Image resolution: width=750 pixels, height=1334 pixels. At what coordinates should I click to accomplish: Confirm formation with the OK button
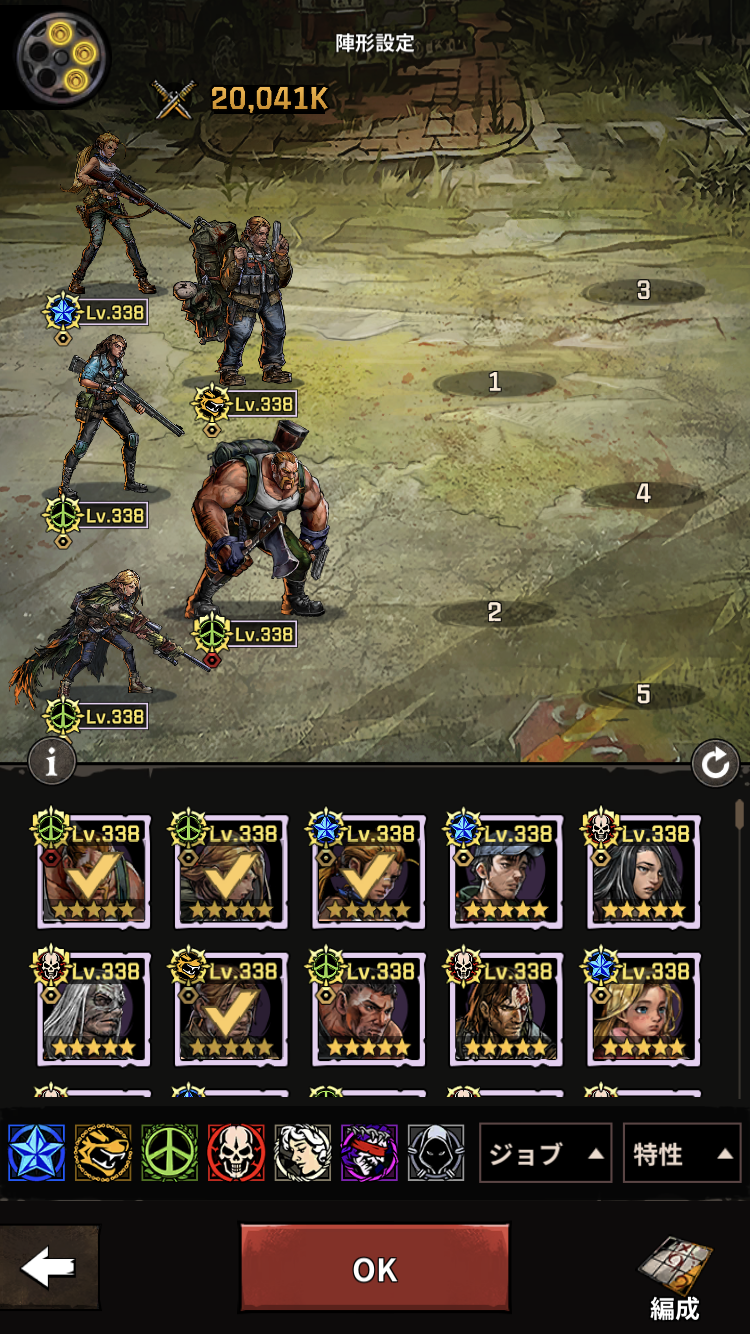pyautogui.click(x=375, y=1268)
